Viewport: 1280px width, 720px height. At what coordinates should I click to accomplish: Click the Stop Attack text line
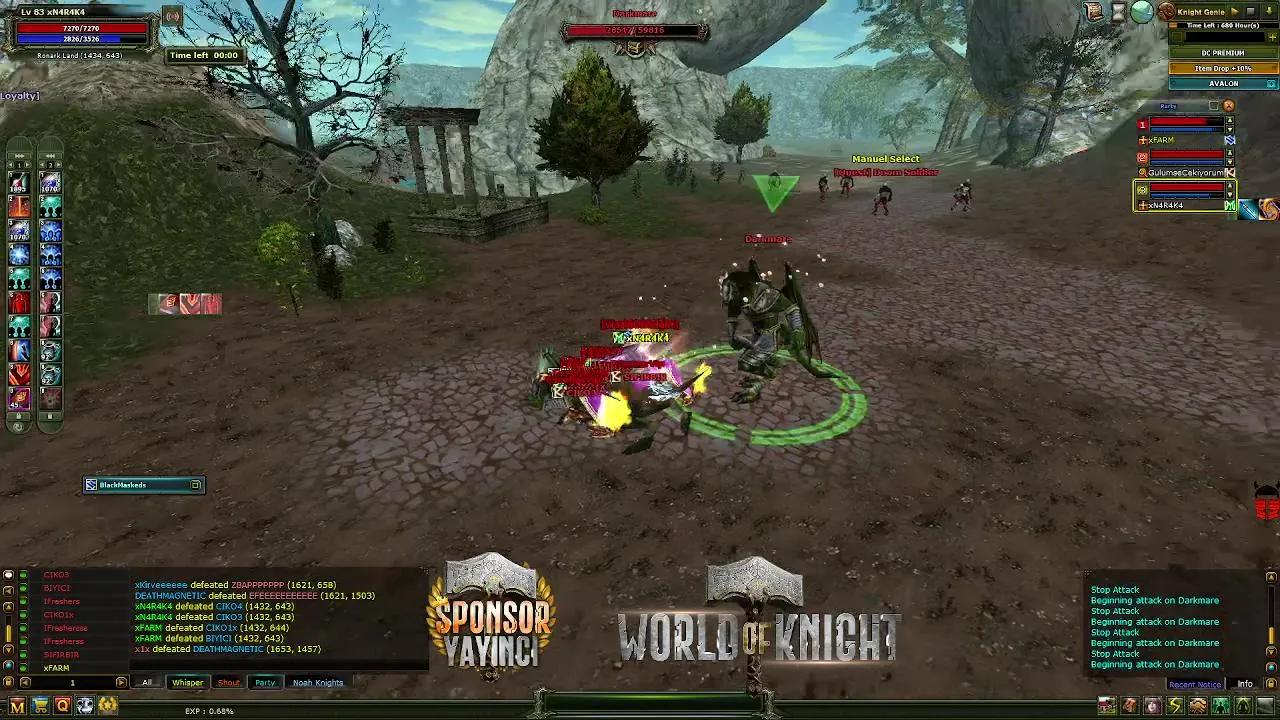click(x=1113, y=589)
